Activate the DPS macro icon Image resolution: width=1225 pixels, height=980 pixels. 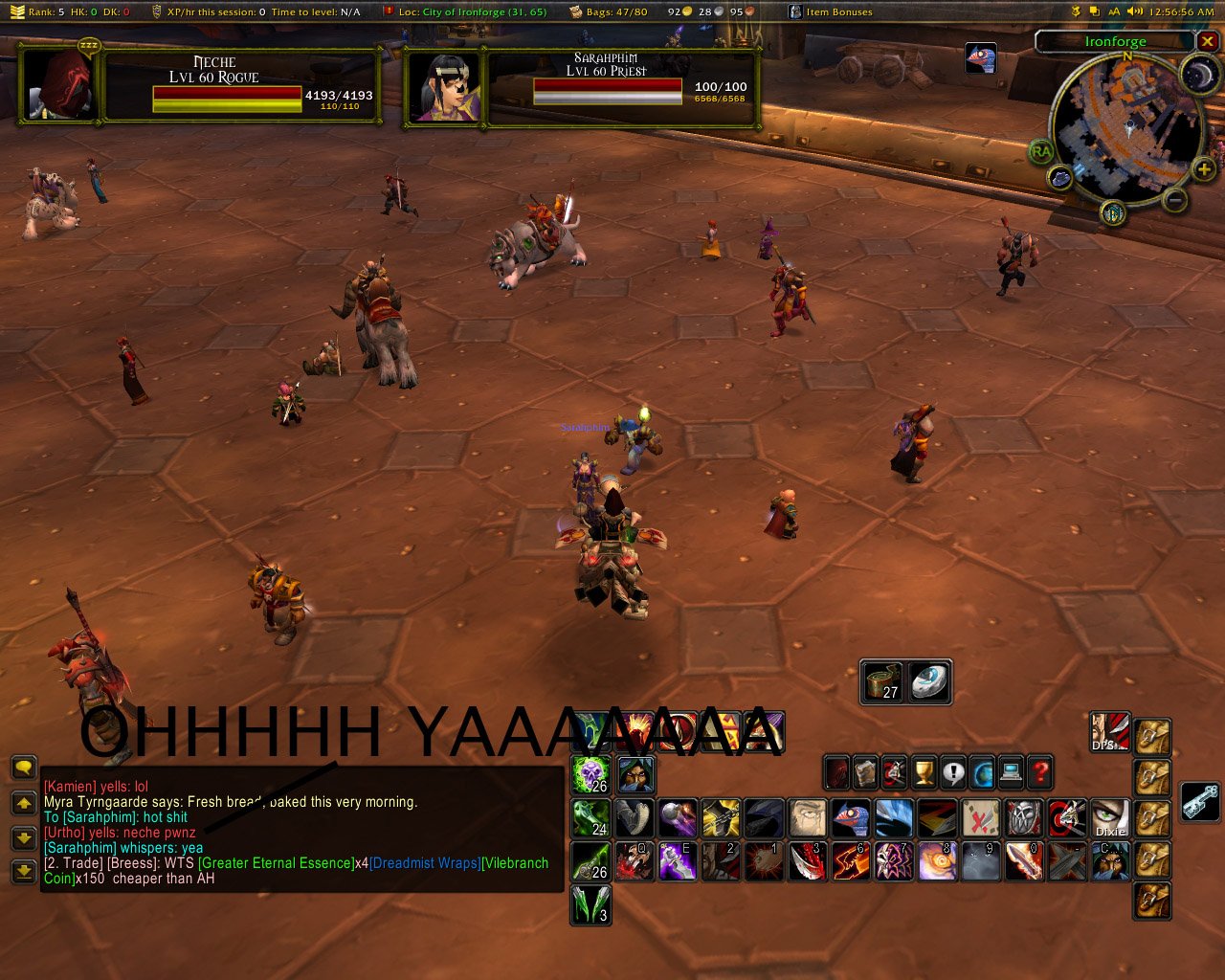coord(1110,732)
